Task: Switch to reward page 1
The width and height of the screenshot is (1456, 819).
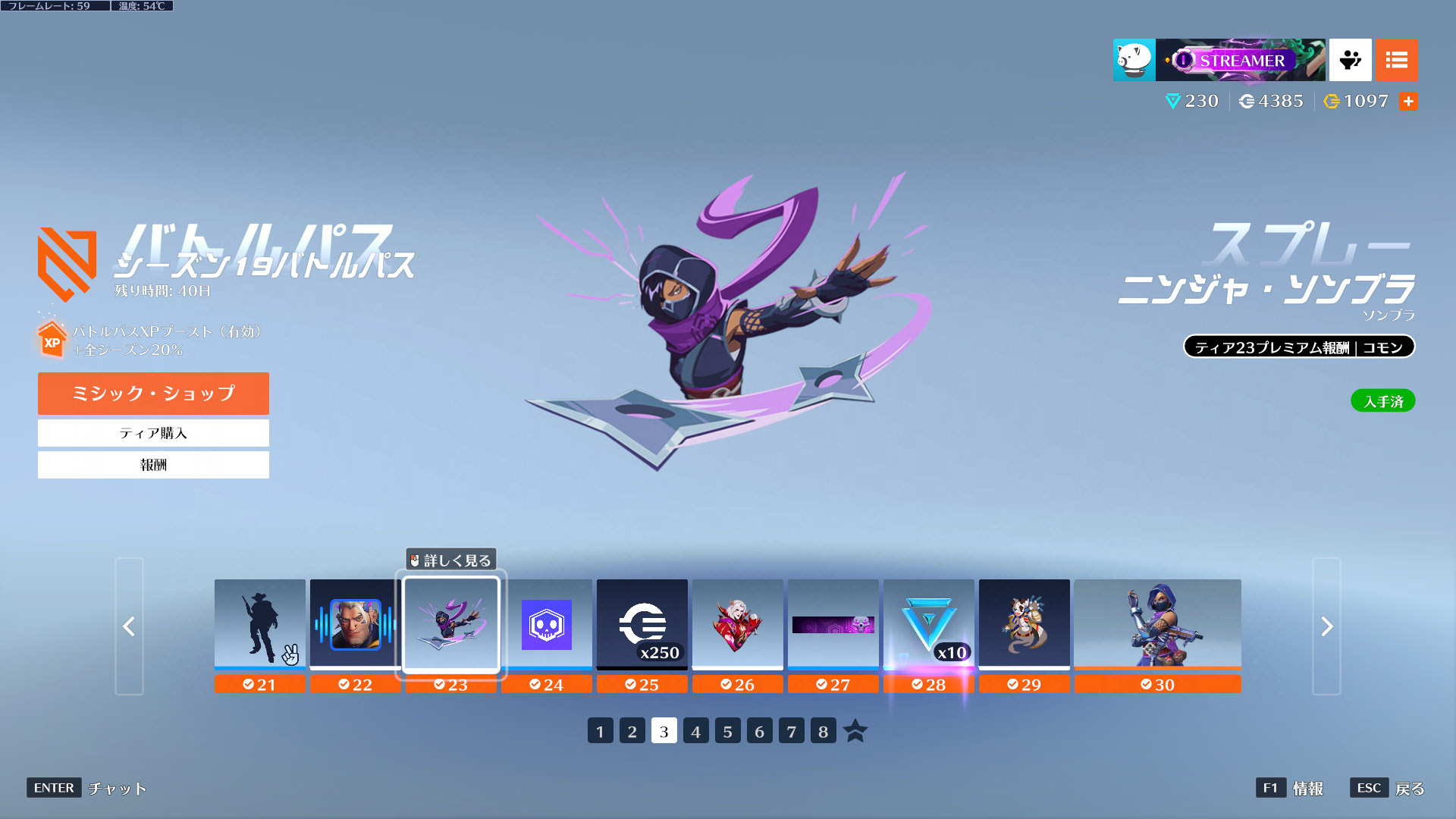Action: [600, 731]
